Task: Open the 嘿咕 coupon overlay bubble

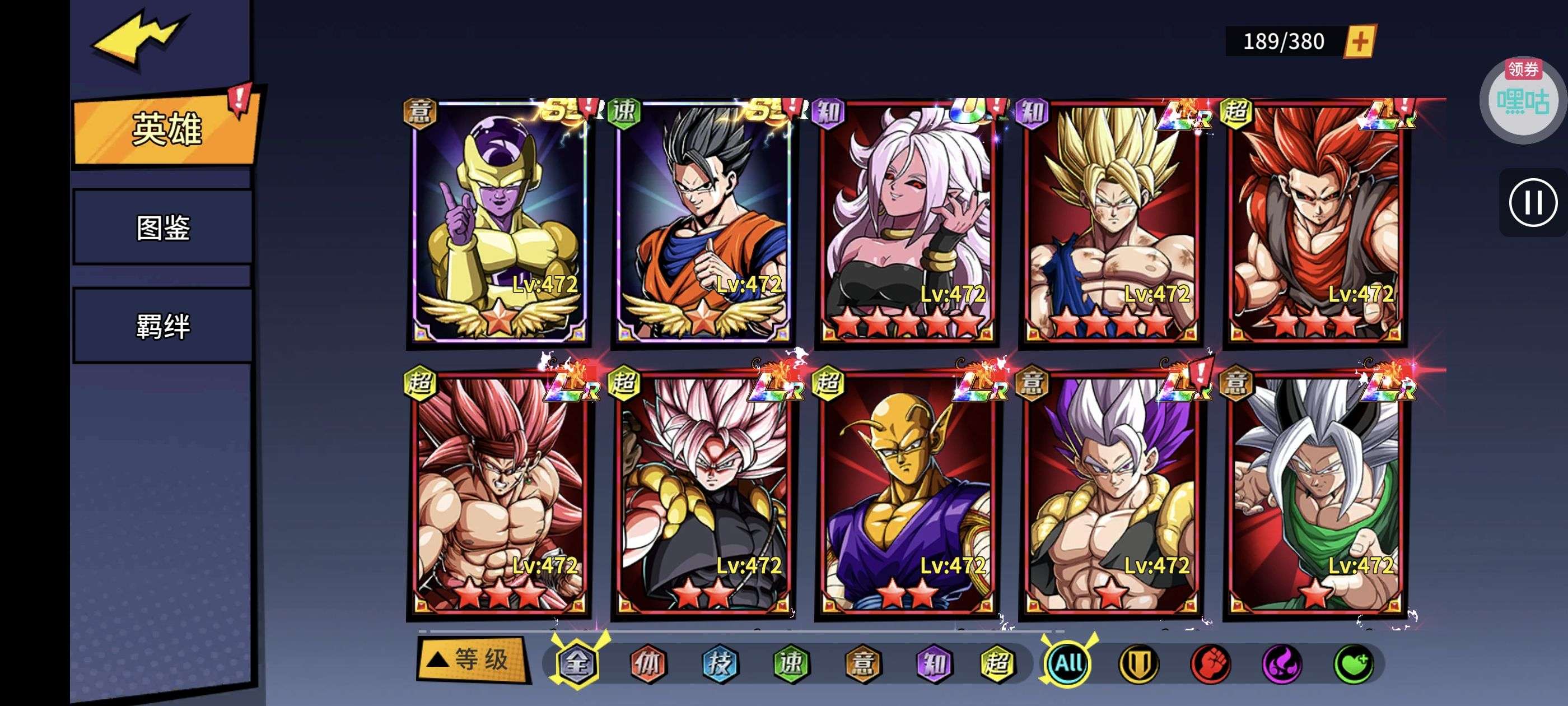Action: tap(1523, 100)
